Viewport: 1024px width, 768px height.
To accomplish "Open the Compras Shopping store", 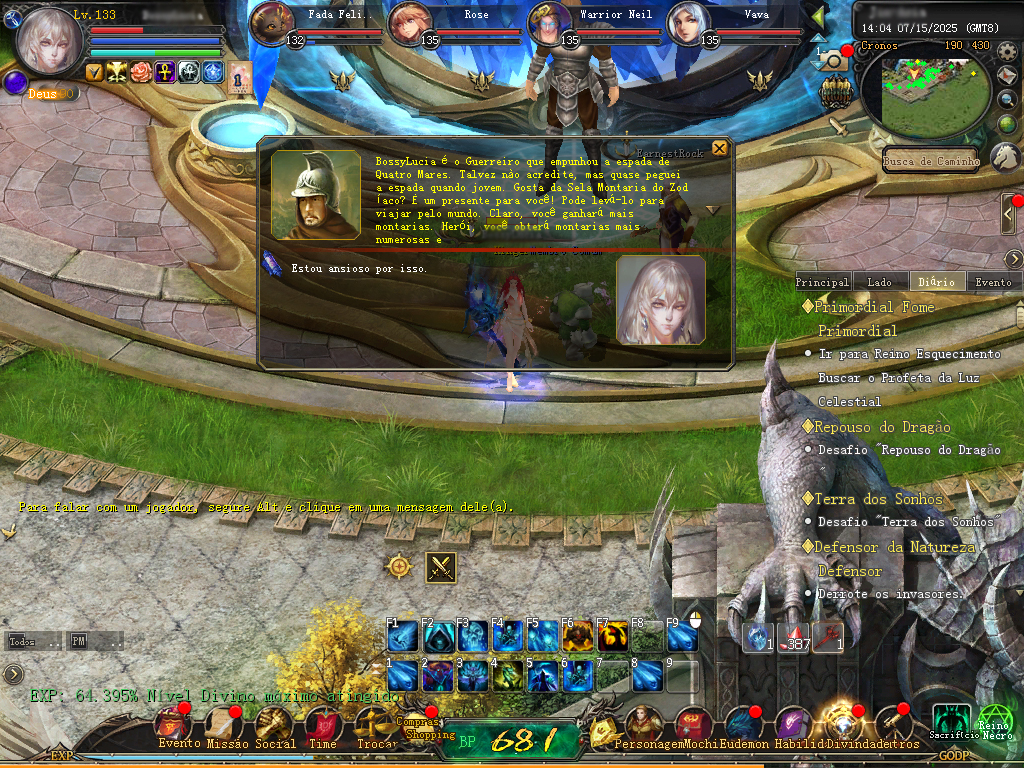I will tap(428, 727).
